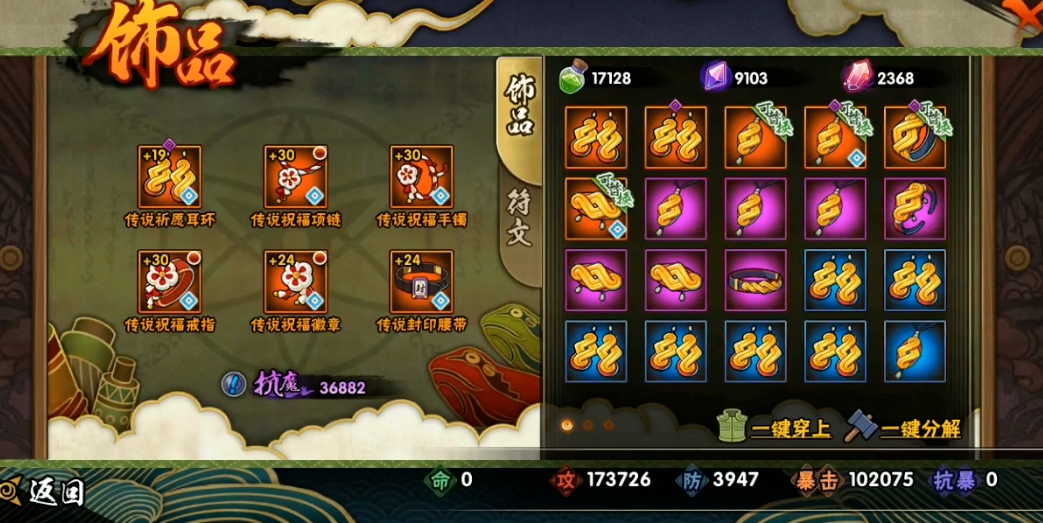Inspect the equipped 传说祝福徽章 badge

pos(296,281)
